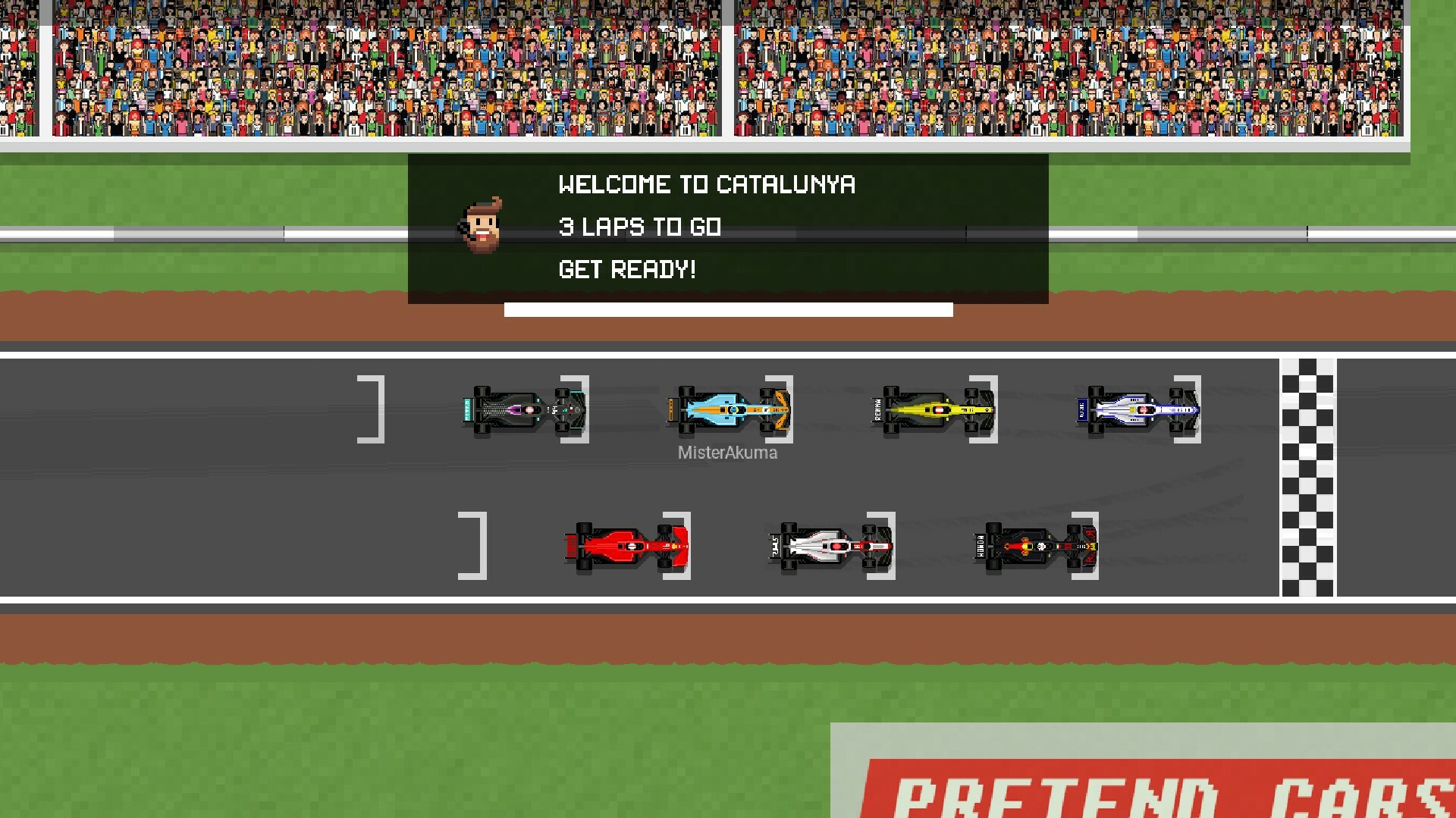The width and height of the screenshot is (1456, 818).
Task: Click the light blue McLaren car
Action: pos(728,410)
